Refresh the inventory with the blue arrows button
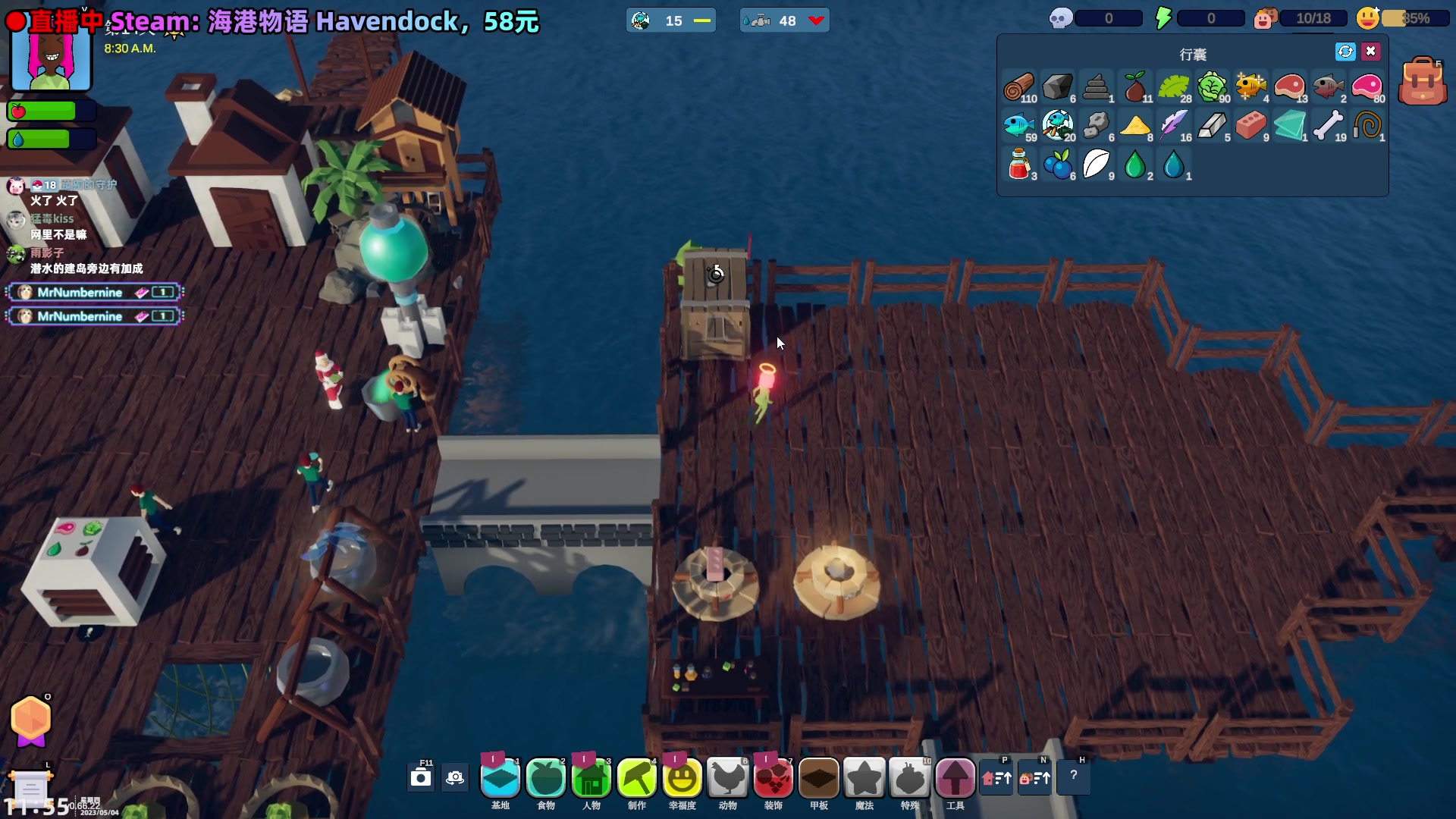Screen dimensions: 1456x819 pyautogui.click(x=1345, y=52)
